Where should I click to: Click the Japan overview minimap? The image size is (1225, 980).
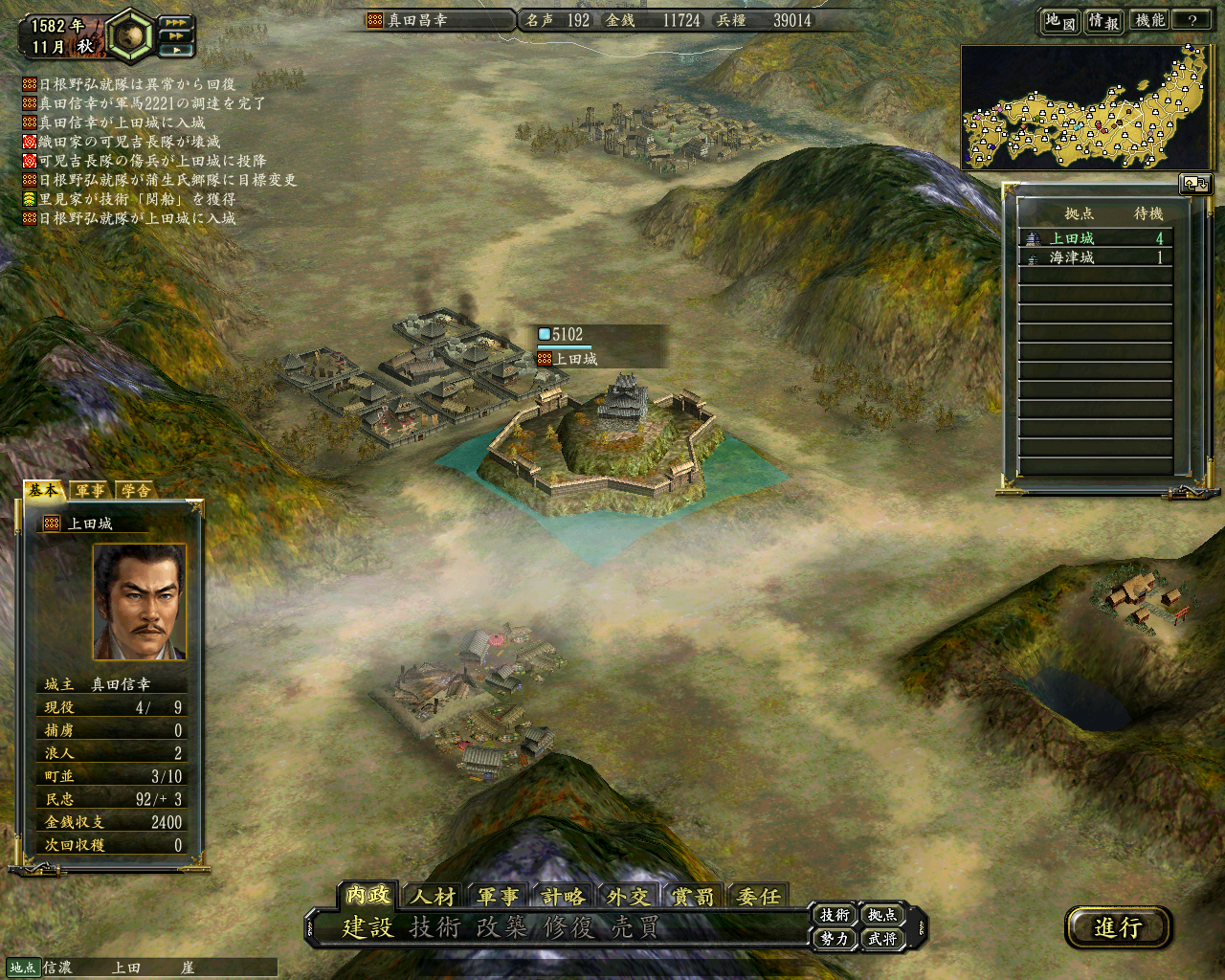(1085, 107)
